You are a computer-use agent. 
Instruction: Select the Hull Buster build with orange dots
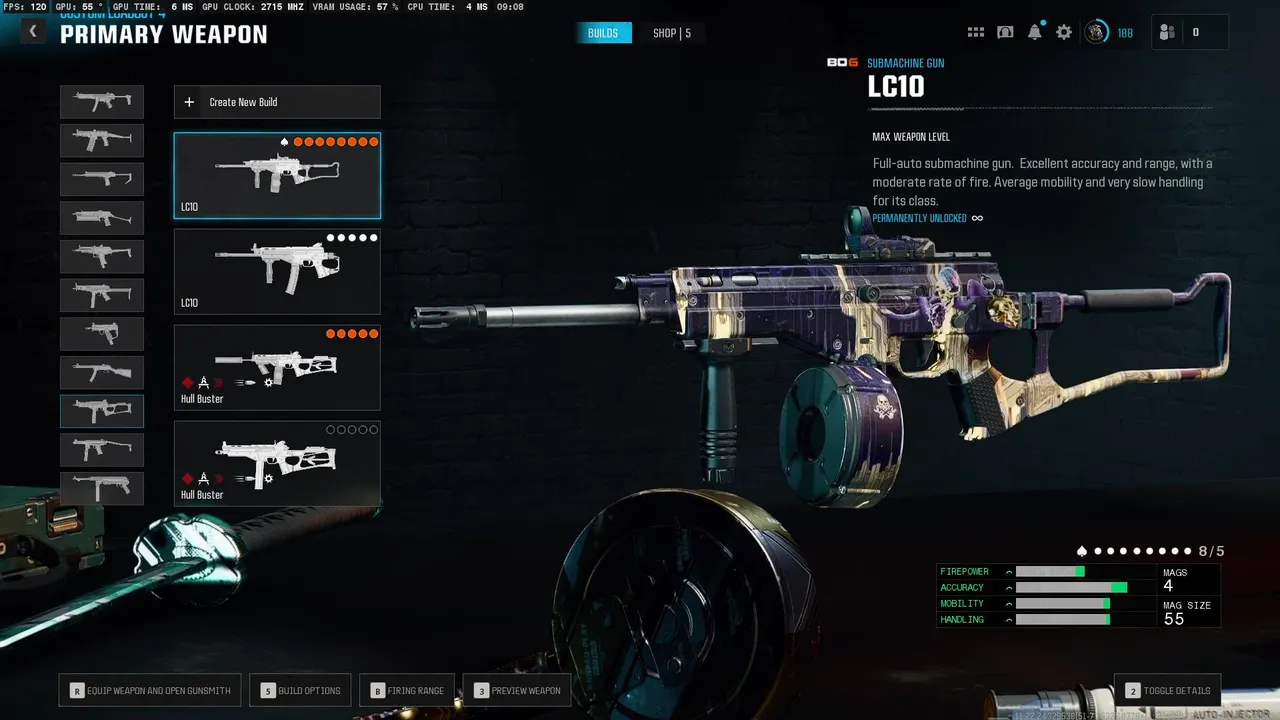[x=277, y=367]
